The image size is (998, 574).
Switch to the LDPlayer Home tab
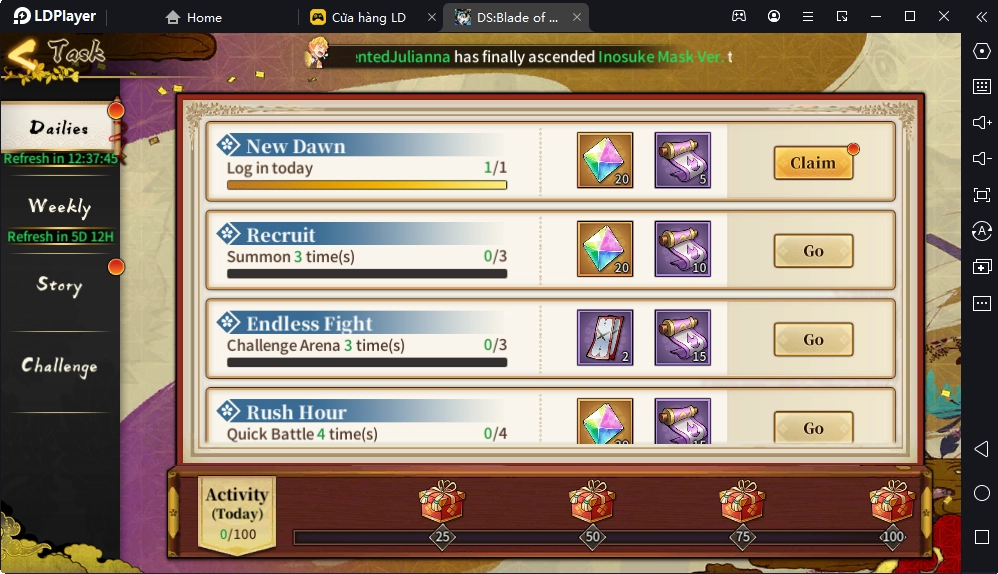tap(195, 17)
